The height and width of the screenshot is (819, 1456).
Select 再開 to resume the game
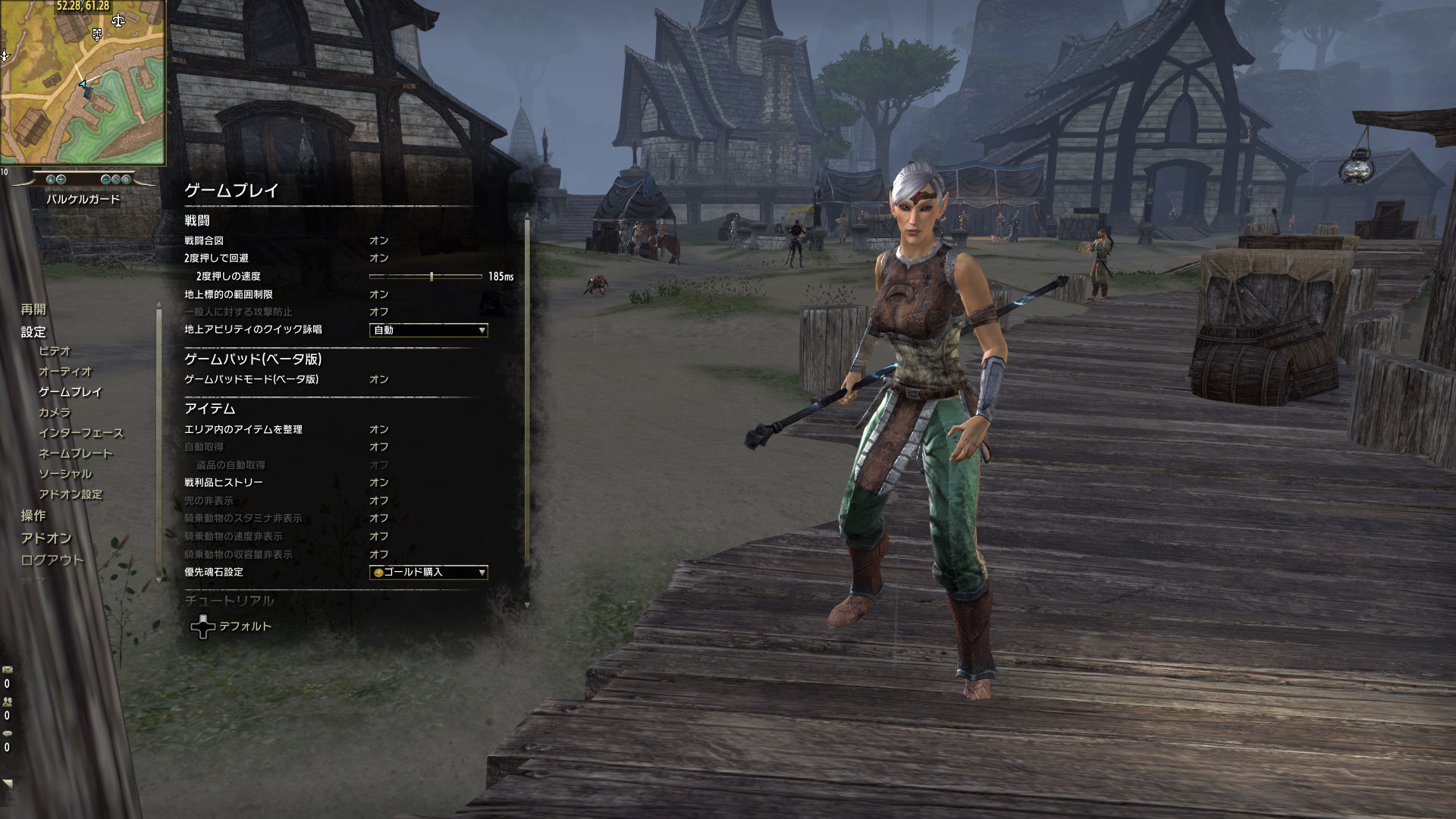33,309
